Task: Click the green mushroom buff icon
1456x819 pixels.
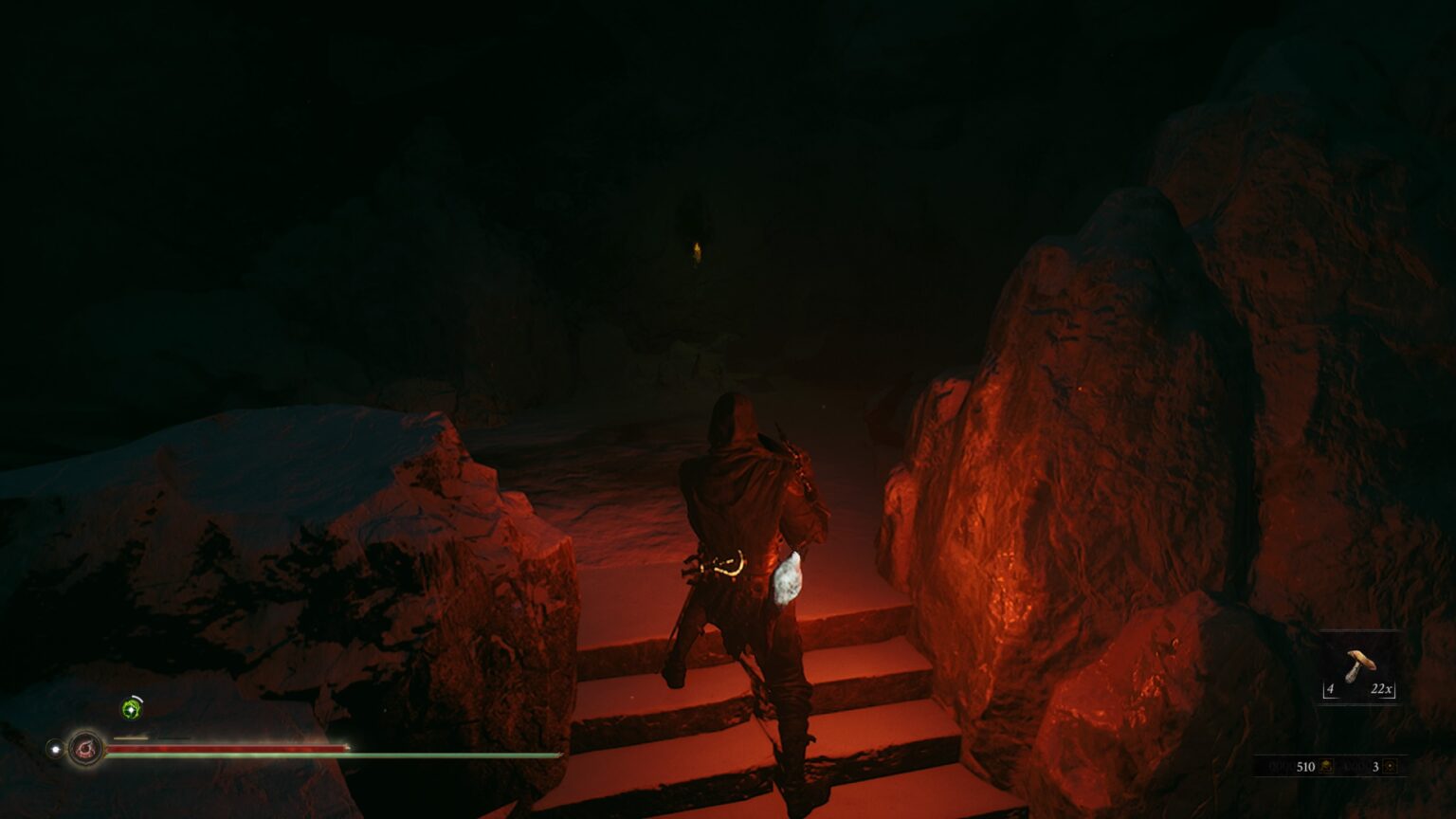Action: pyautogui.click(x=131, y=708)
